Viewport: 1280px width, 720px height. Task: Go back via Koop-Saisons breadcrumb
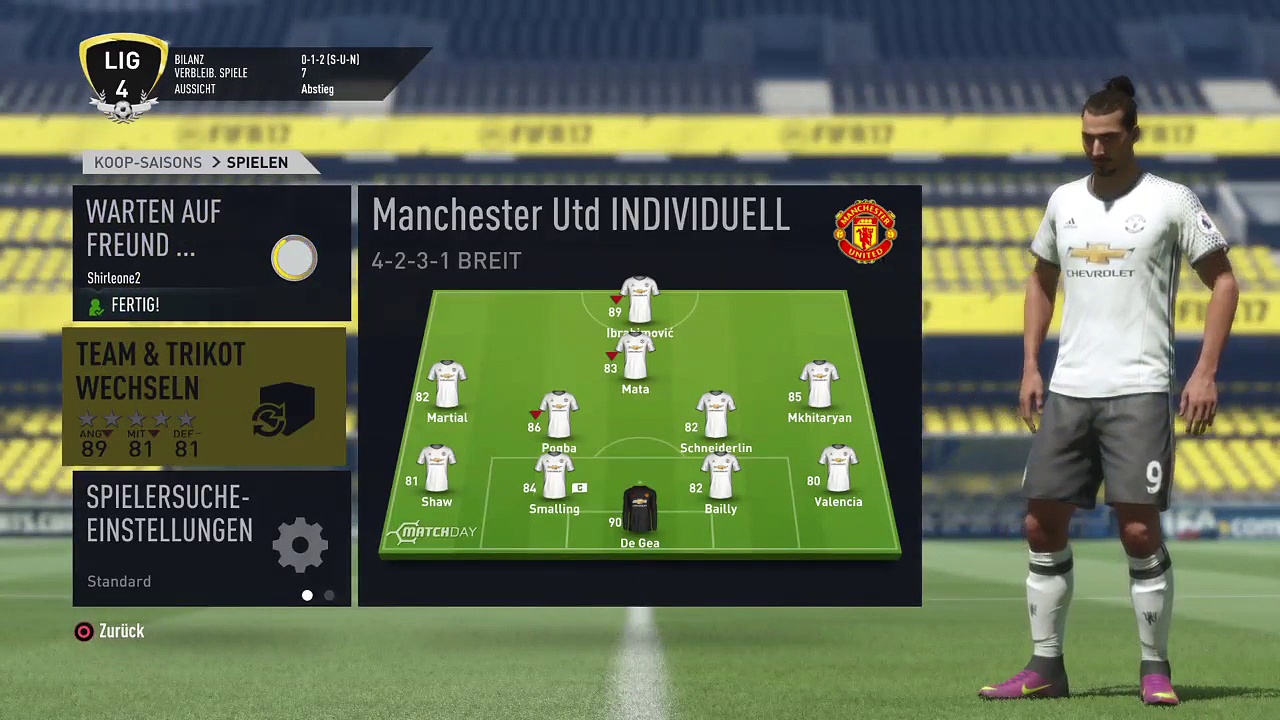pos(148,162)
